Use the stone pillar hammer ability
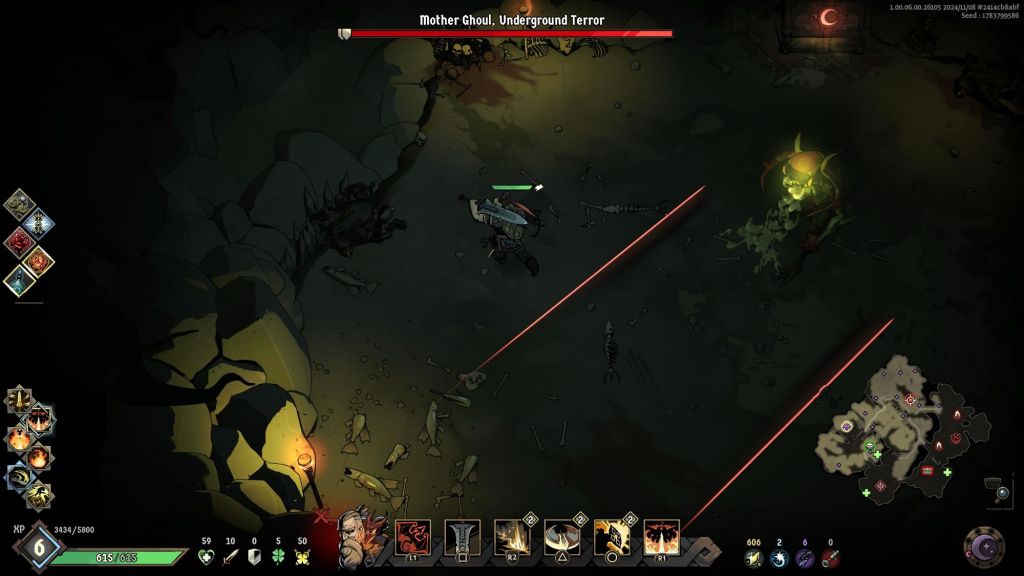1024x576 pixels. tap(463, 537)
